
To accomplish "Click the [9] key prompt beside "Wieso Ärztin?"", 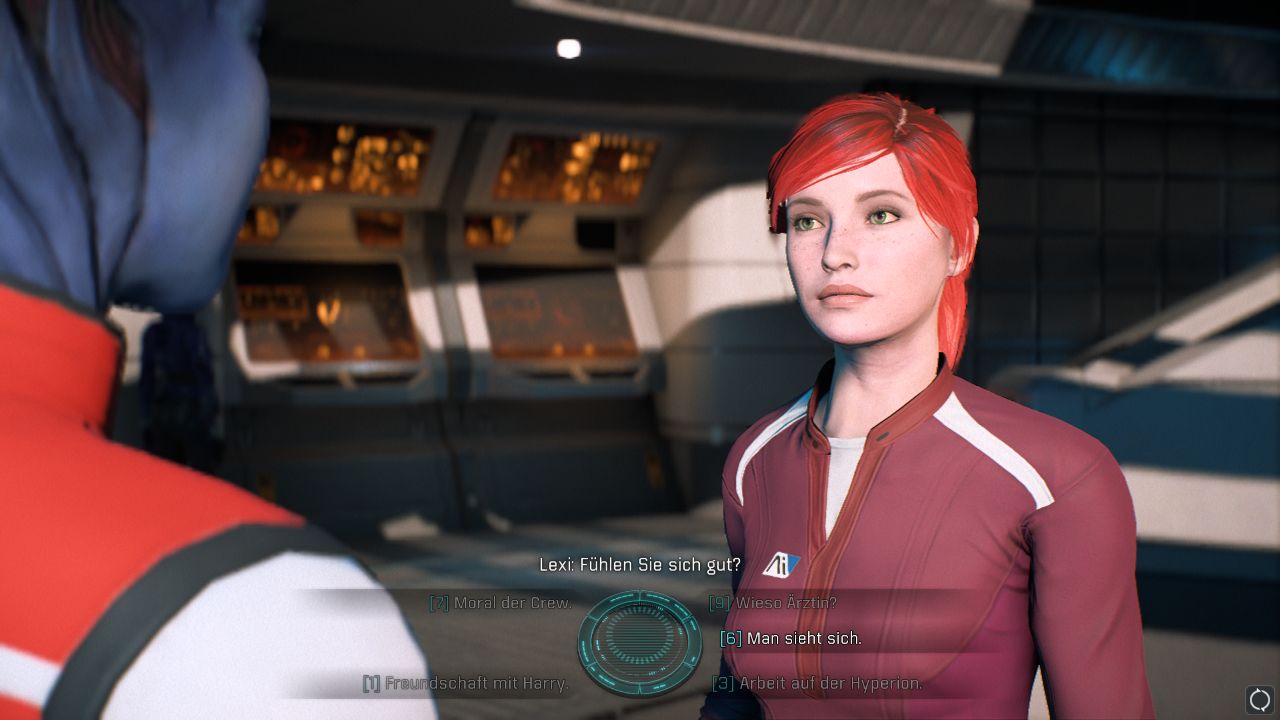I will [719, 603].
